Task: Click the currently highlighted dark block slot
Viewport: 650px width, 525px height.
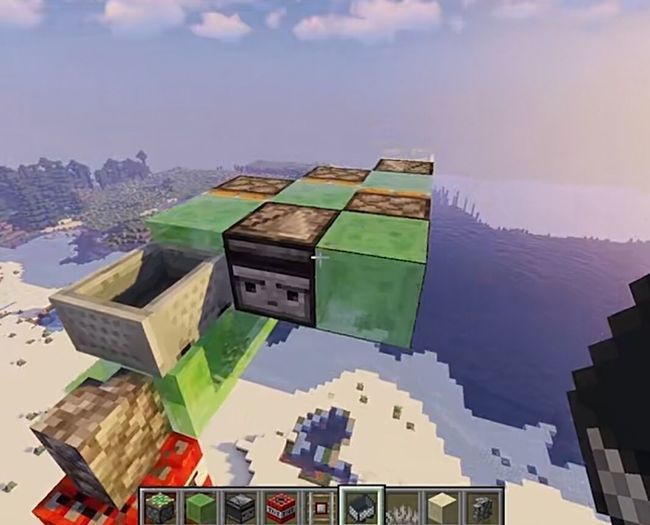Action: pyautogui.click(x=362, y=507)
